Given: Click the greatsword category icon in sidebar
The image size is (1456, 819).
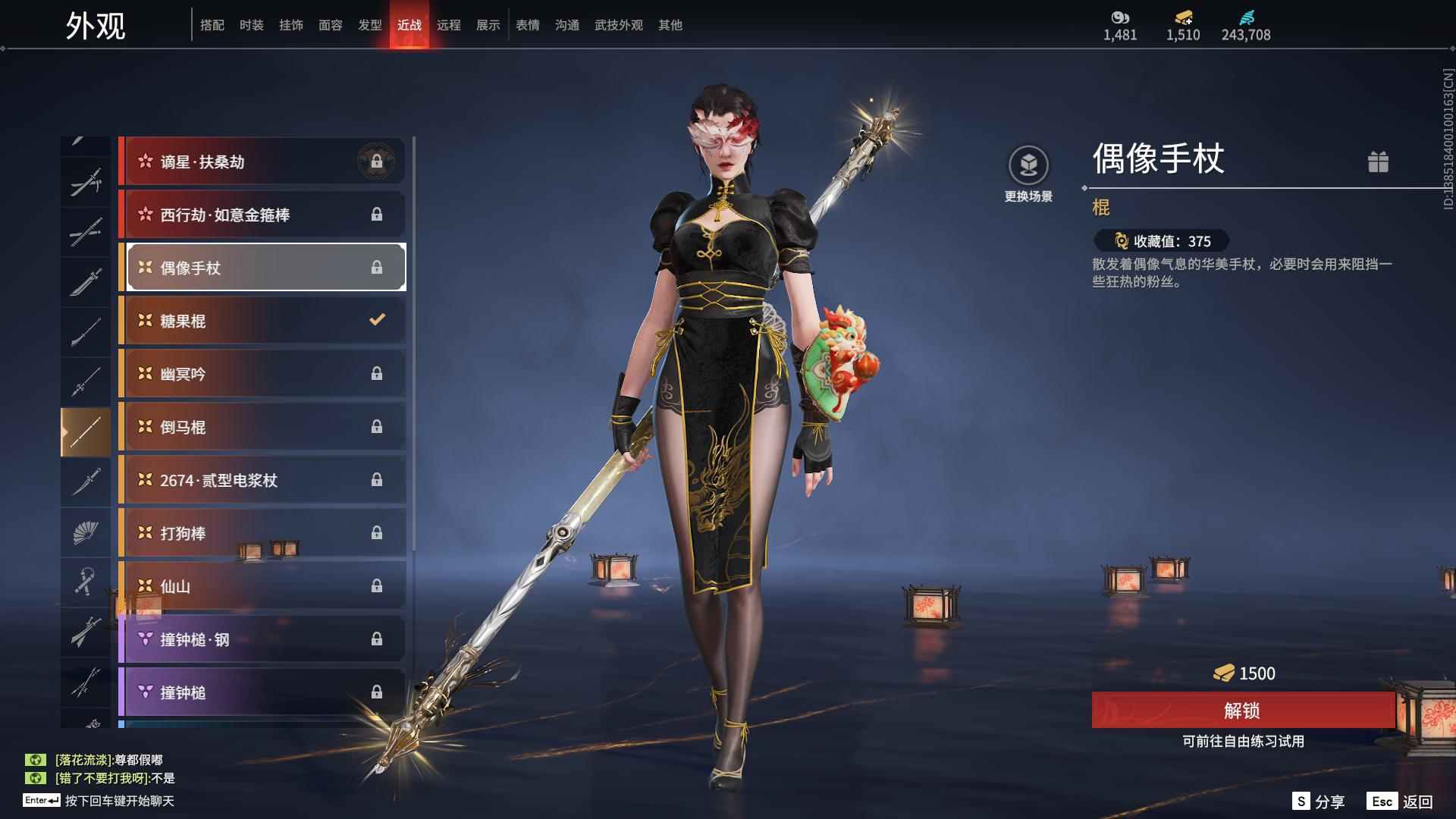Looking at the screenshot, I should point(86,632).
